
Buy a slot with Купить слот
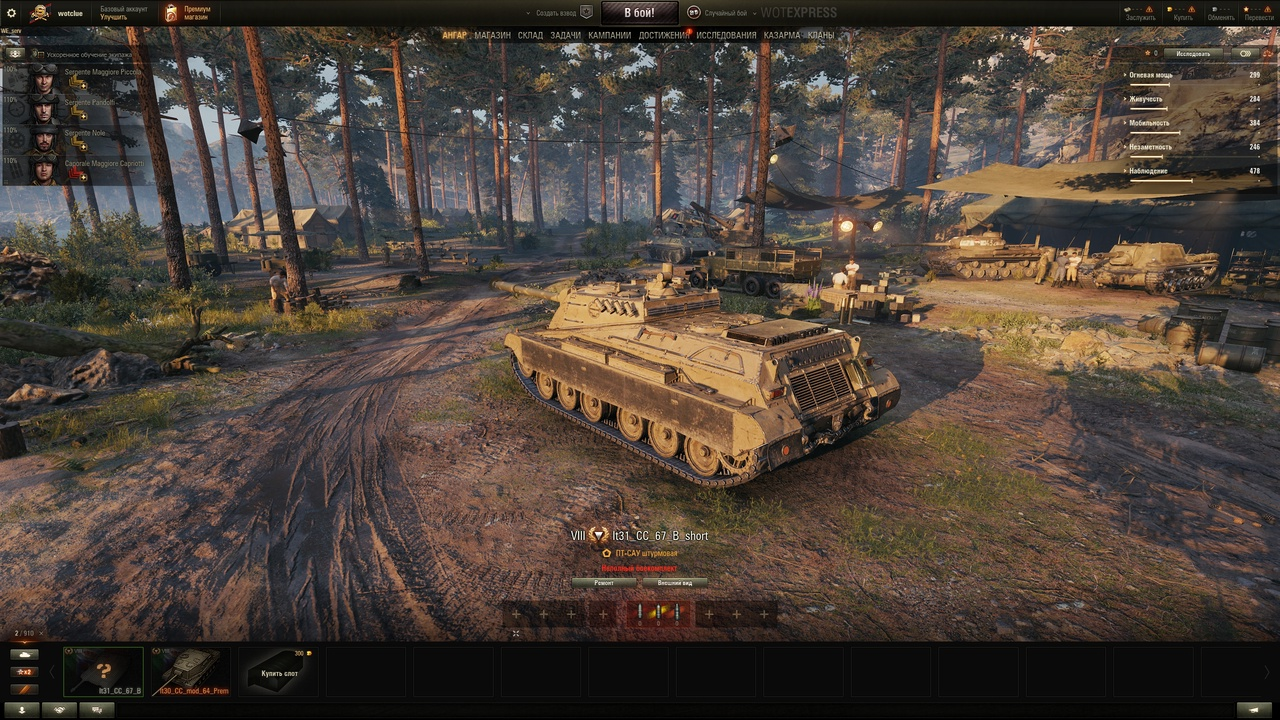tap(279, 671)
